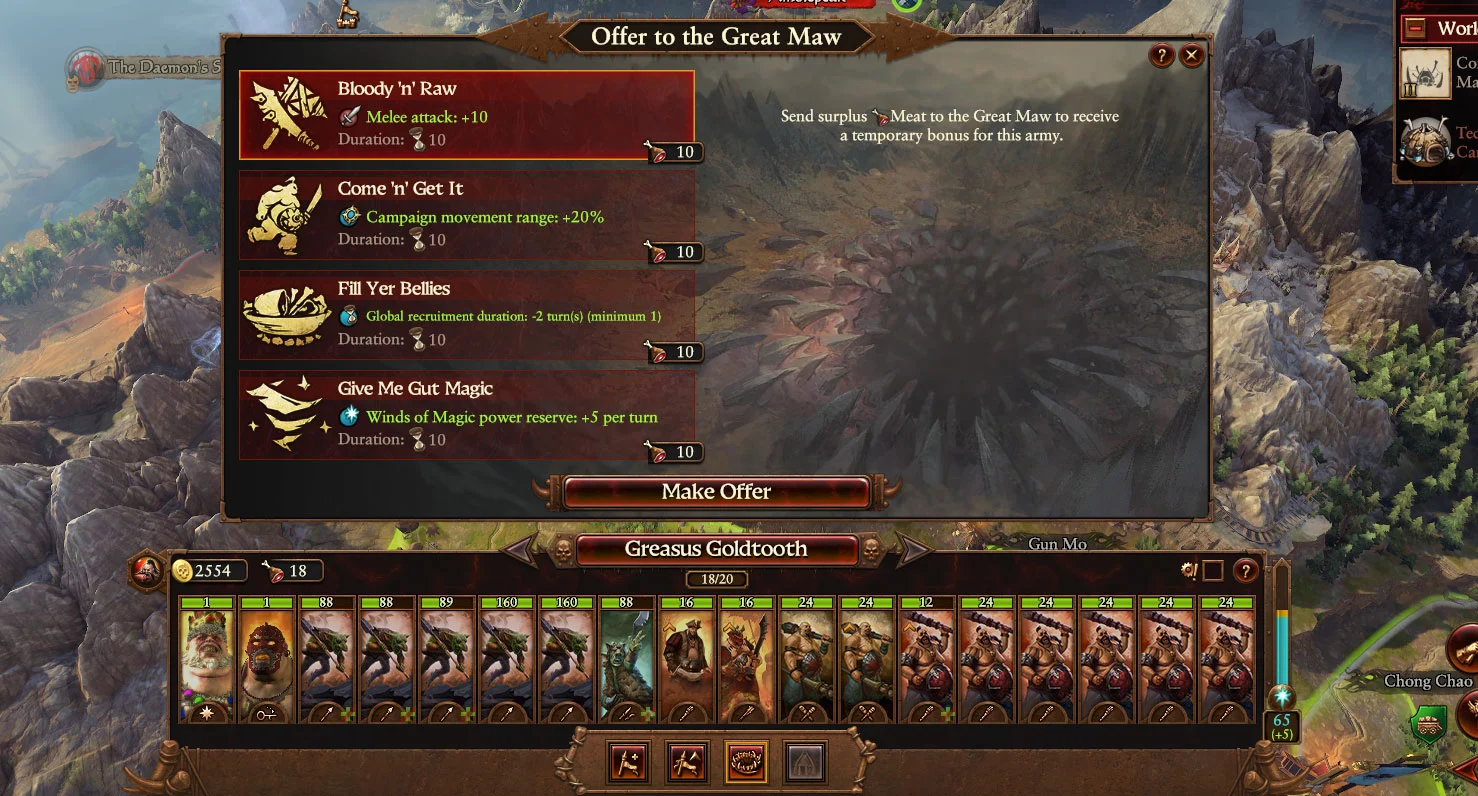This screenshot has height=796, width=1478.
Task: Click the recruit units banner-plus button
Action: tap(629, 763)
